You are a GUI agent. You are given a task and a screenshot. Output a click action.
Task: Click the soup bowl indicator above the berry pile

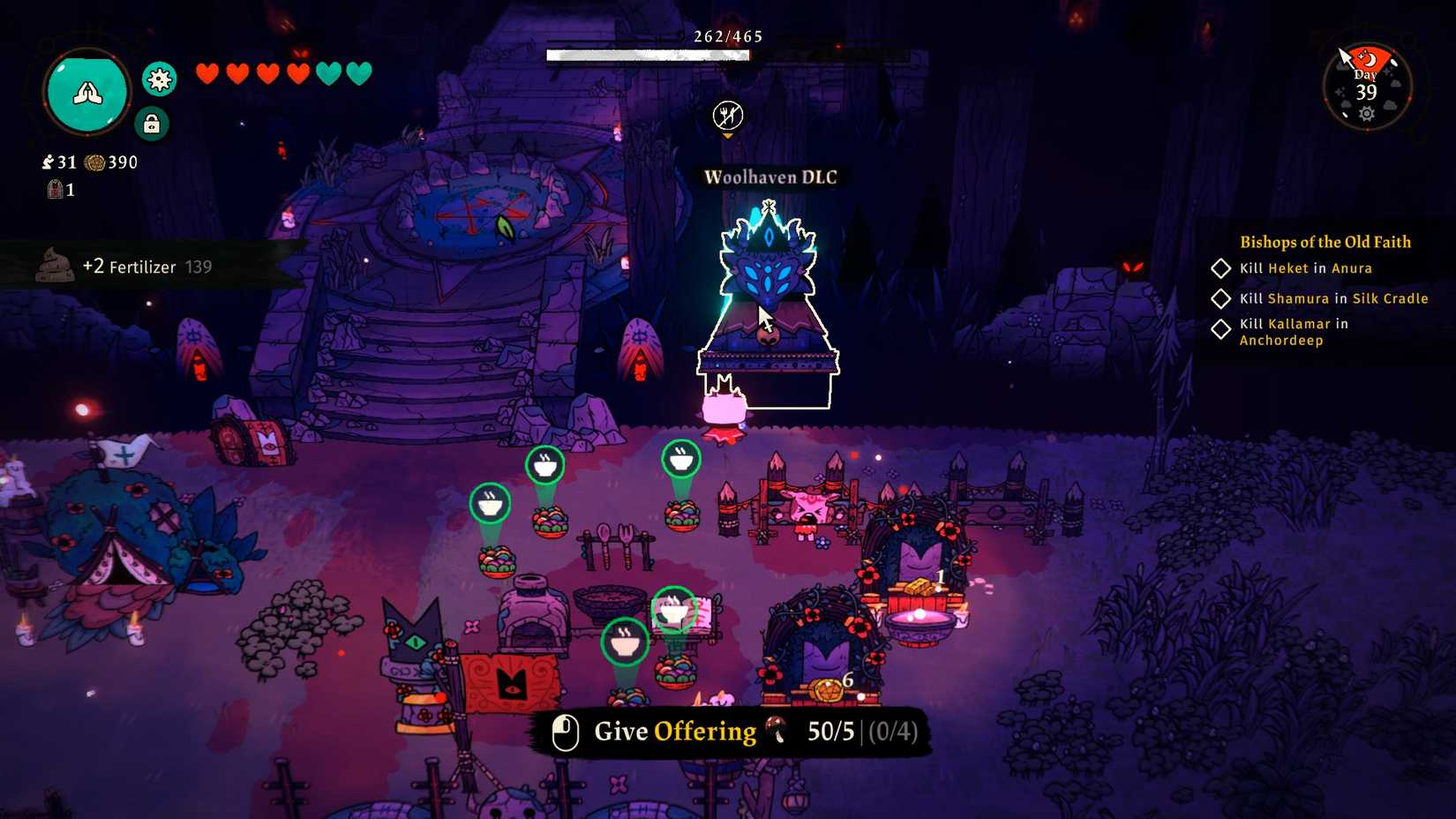coord(544,467)
